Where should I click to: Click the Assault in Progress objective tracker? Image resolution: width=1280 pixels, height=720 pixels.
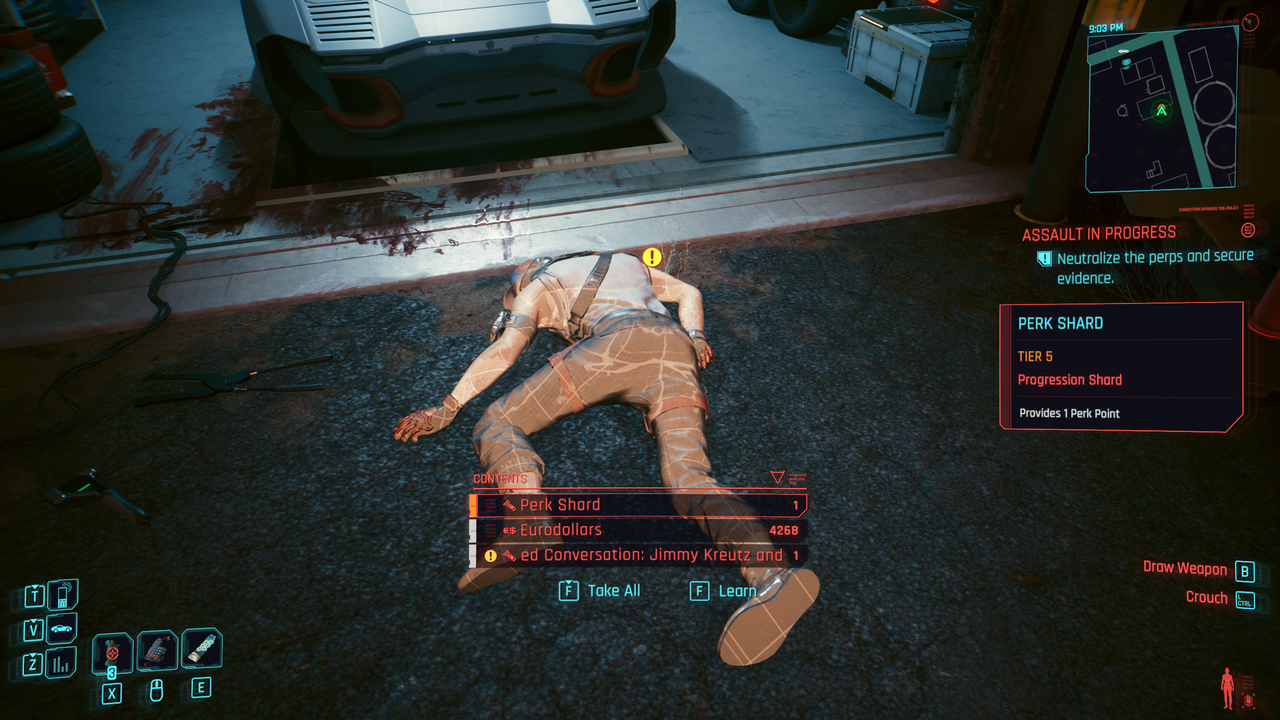tap(1099, 234)
